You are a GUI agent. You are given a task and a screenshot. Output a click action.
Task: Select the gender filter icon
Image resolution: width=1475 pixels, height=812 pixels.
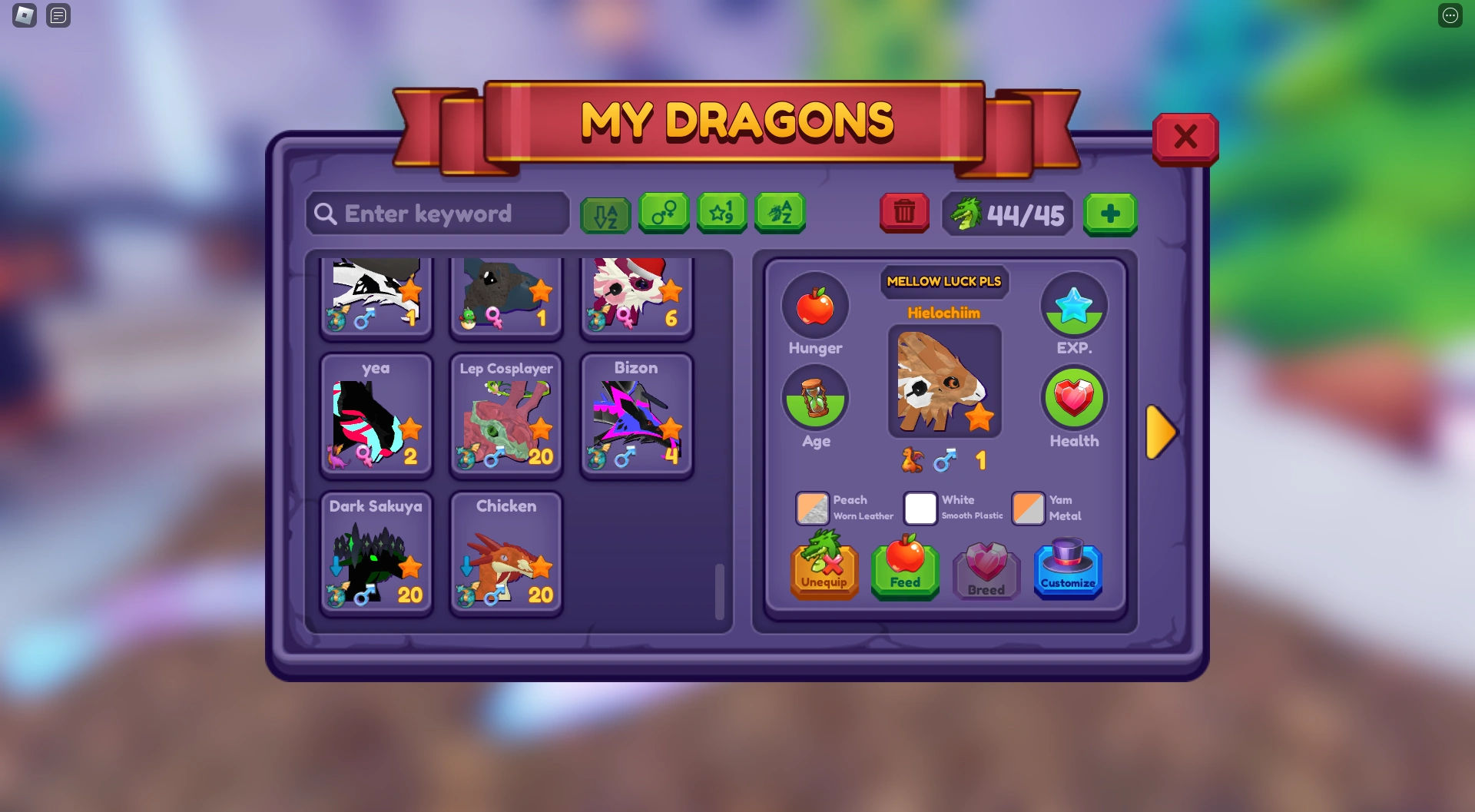pos(664,214)
